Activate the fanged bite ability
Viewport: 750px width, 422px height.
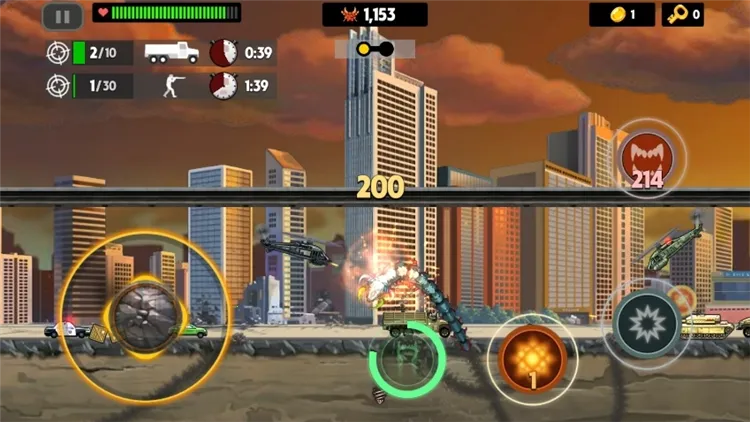[647, 158]
